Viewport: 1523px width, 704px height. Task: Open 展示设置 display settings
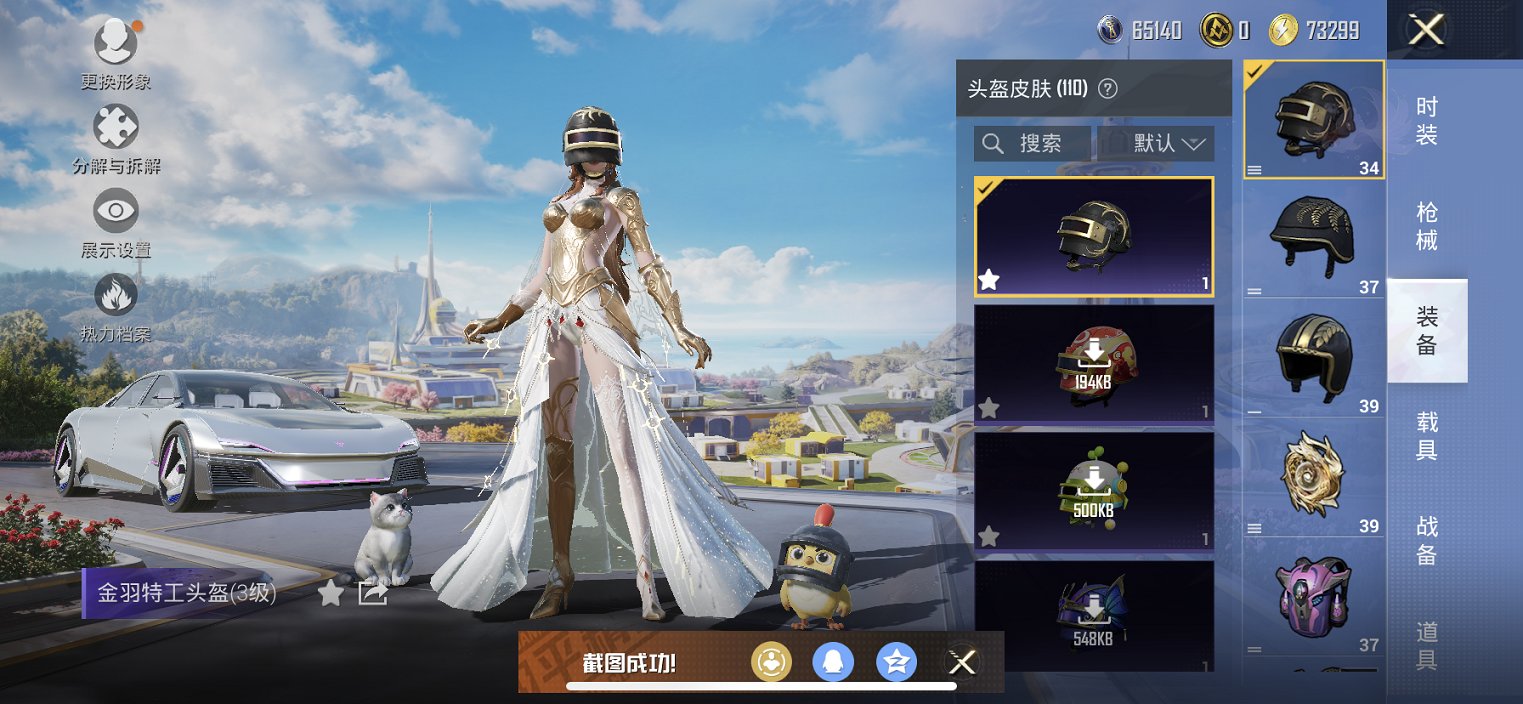(x=116, y=212)
